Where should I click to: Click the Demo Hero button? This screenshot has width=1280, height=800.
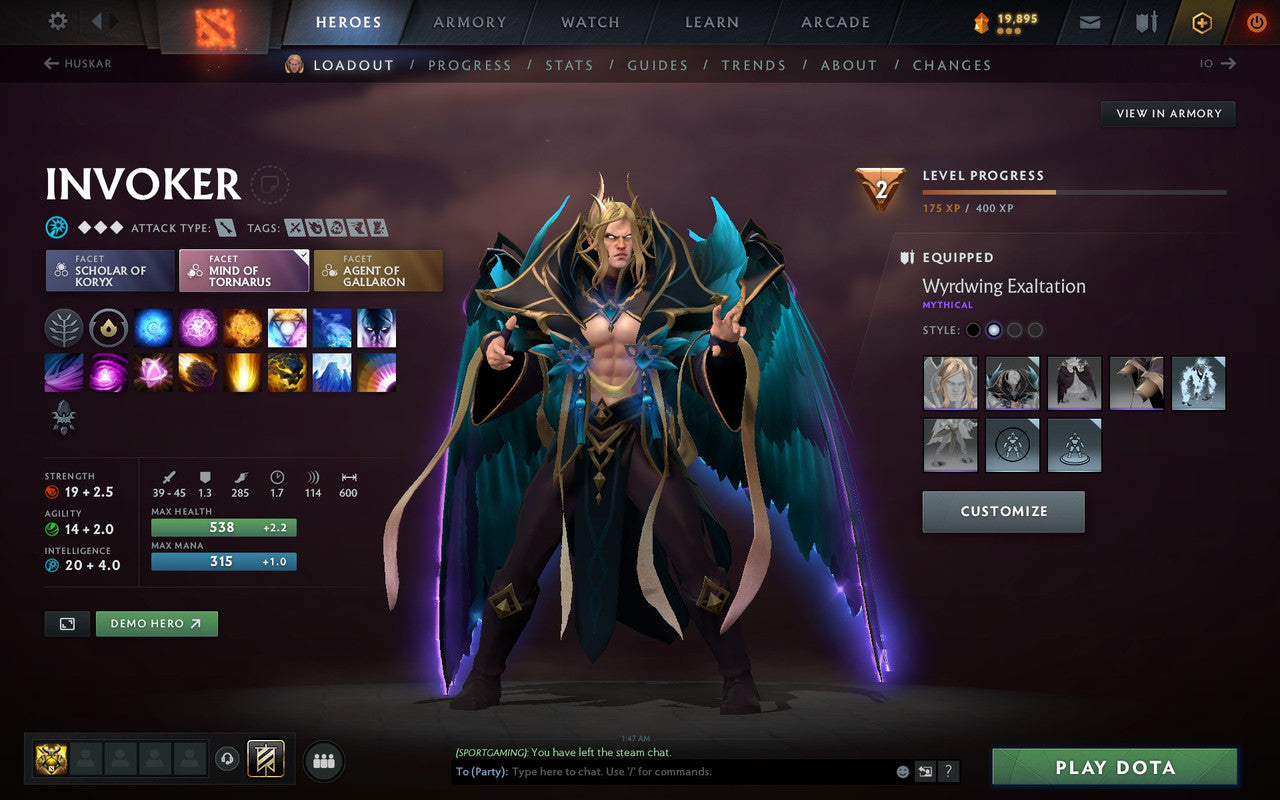click(x=156, y=622)
